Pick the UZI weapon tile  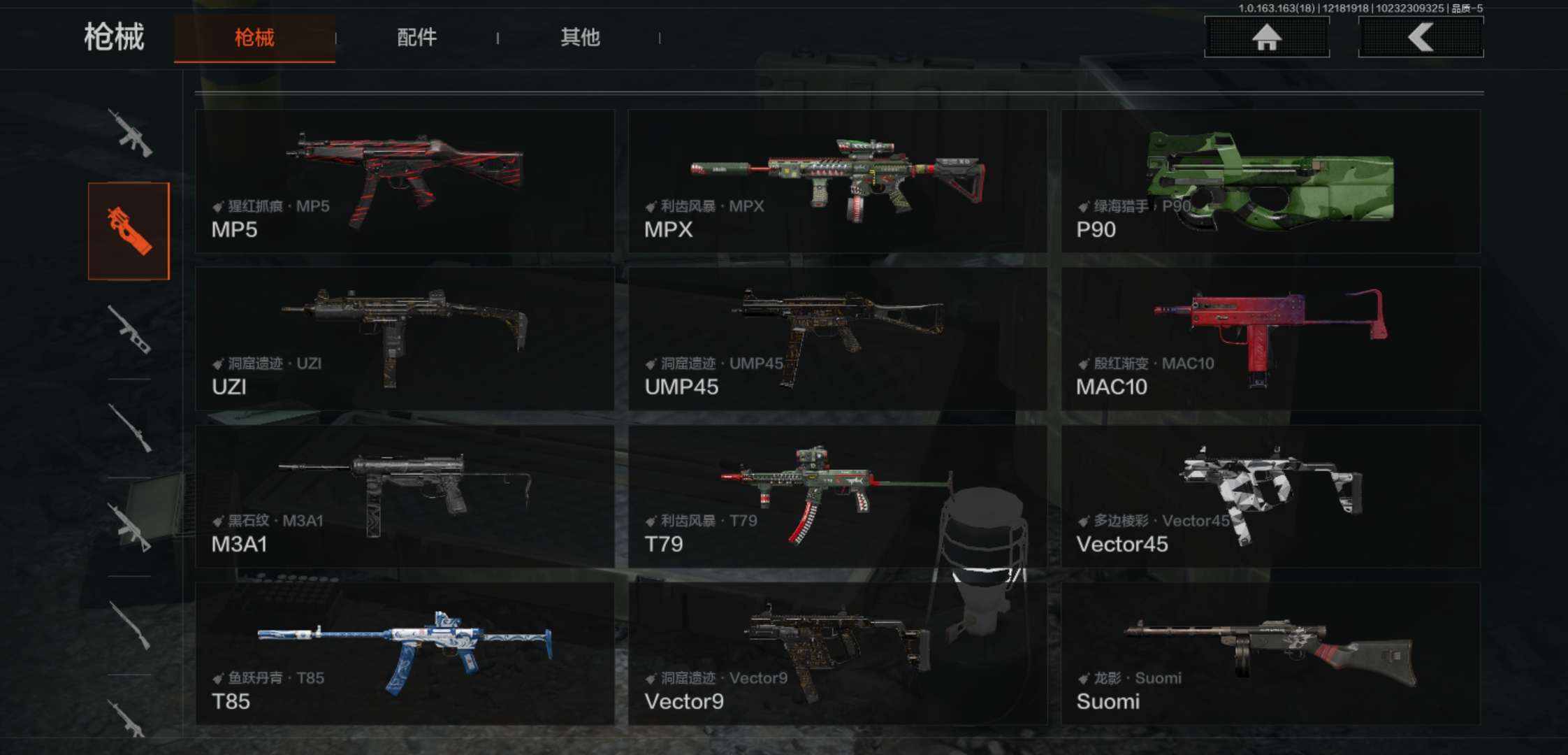click(405, 338)
